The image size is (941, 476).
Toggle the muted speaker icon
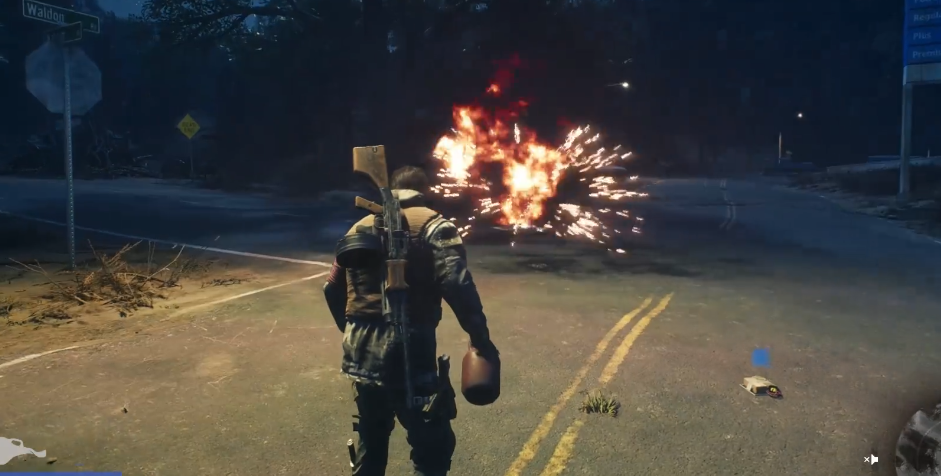[x=871, y=459]
